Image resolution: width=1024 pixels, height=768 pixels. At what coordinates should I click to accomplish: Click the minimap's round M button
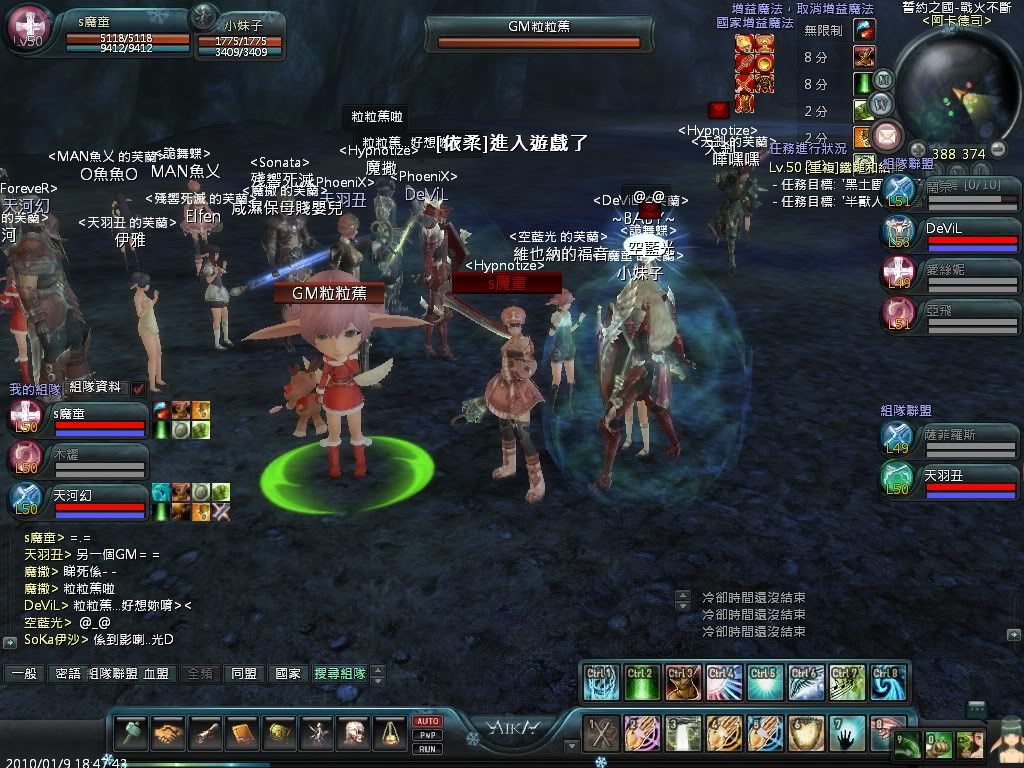tap(883, 79)
